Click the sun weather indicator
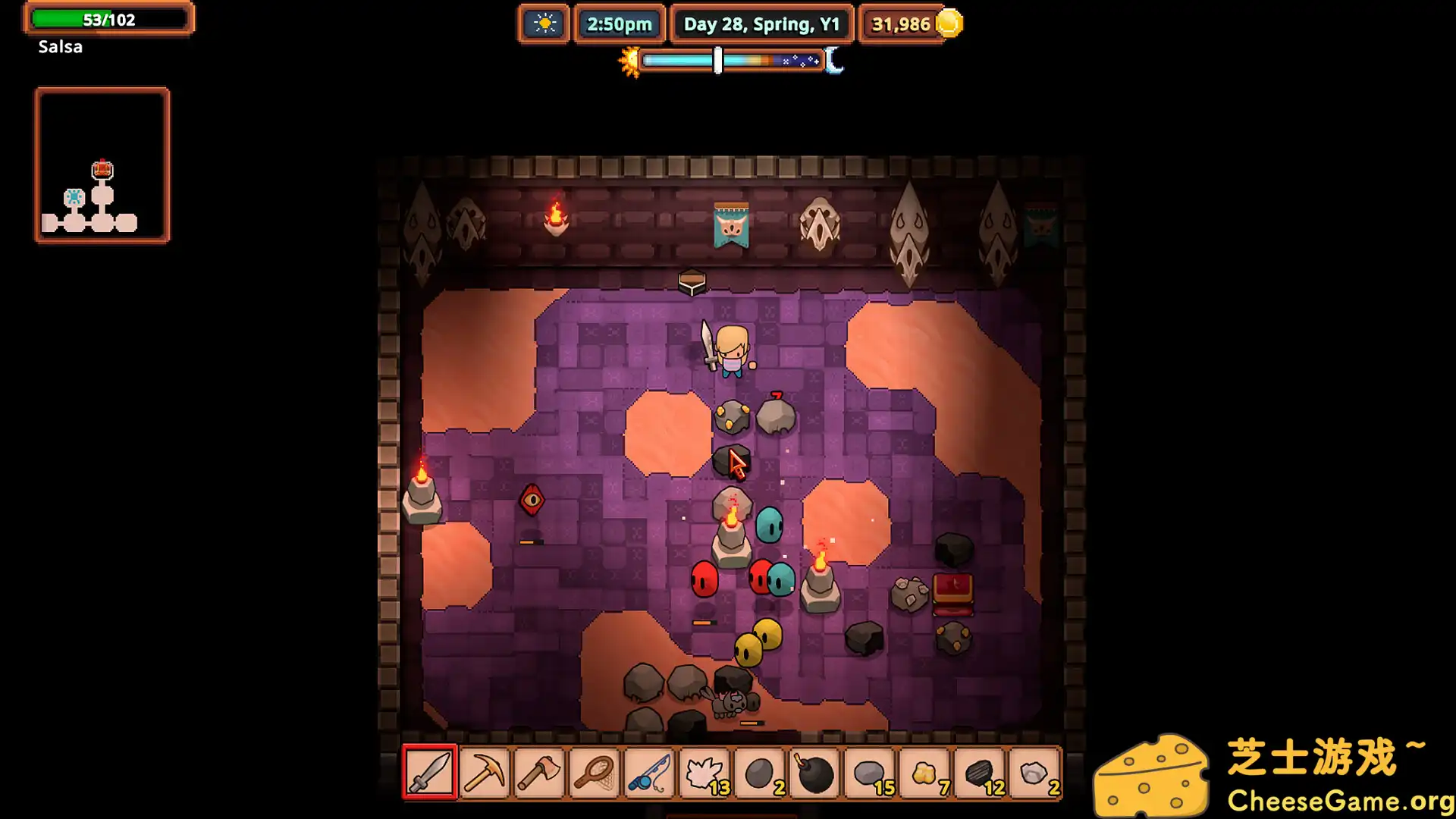Viewport: 1456px width, 819px height. point(543,24)
